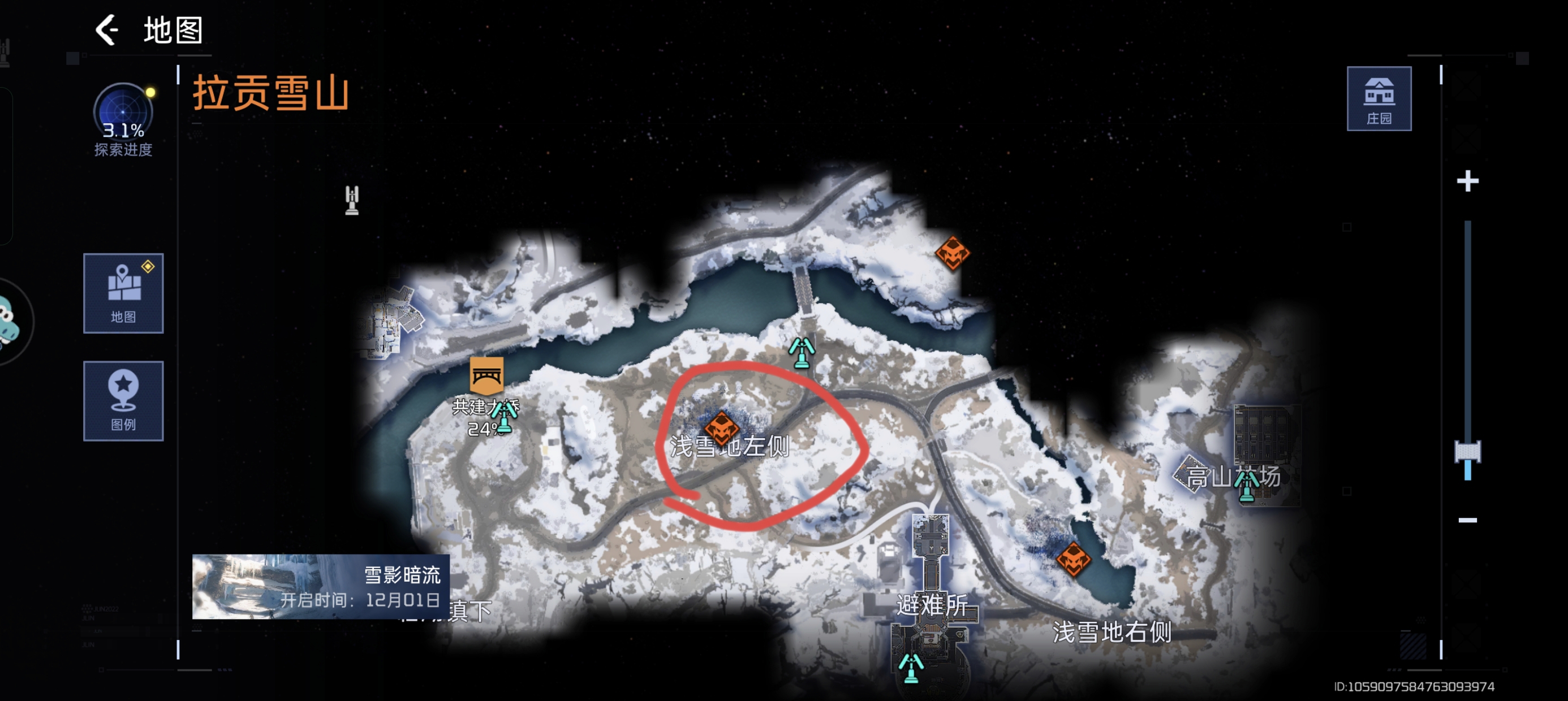Select the teleport tower below 避难所
The image size is (1568, 701).
[x=911, y=668]
